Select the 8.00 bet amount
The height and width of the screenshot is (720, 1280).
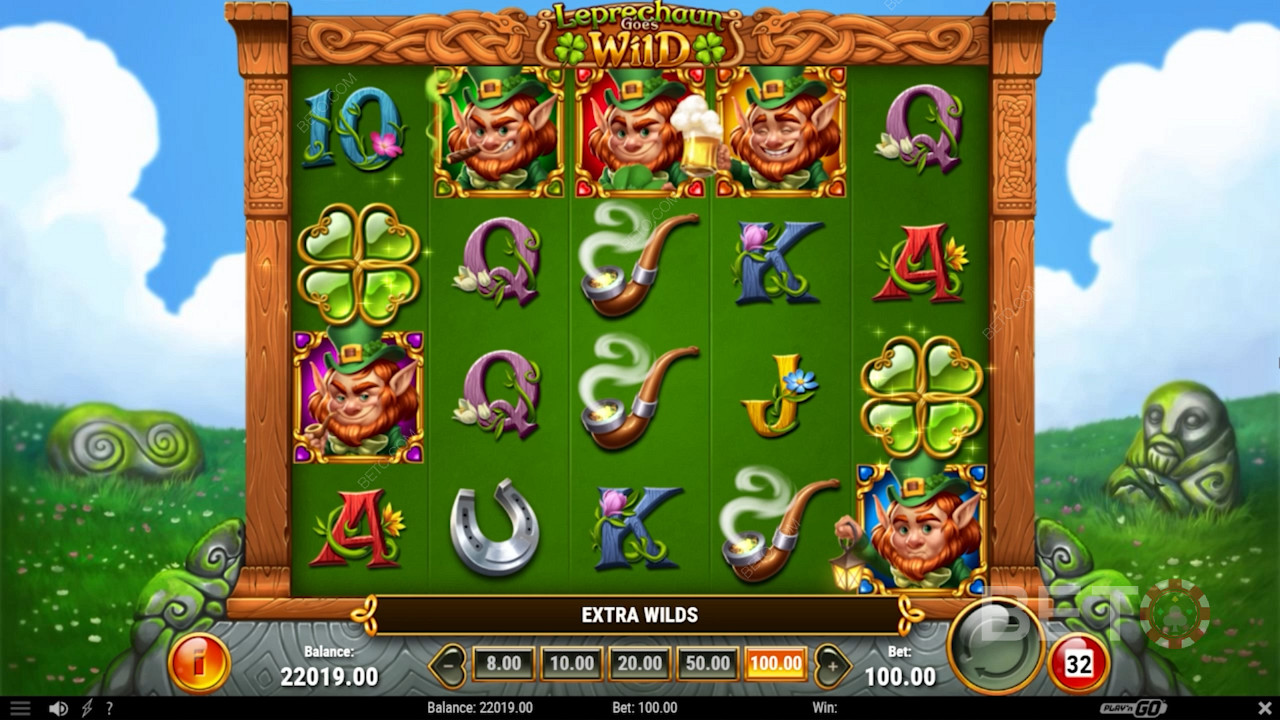(503, 663)
